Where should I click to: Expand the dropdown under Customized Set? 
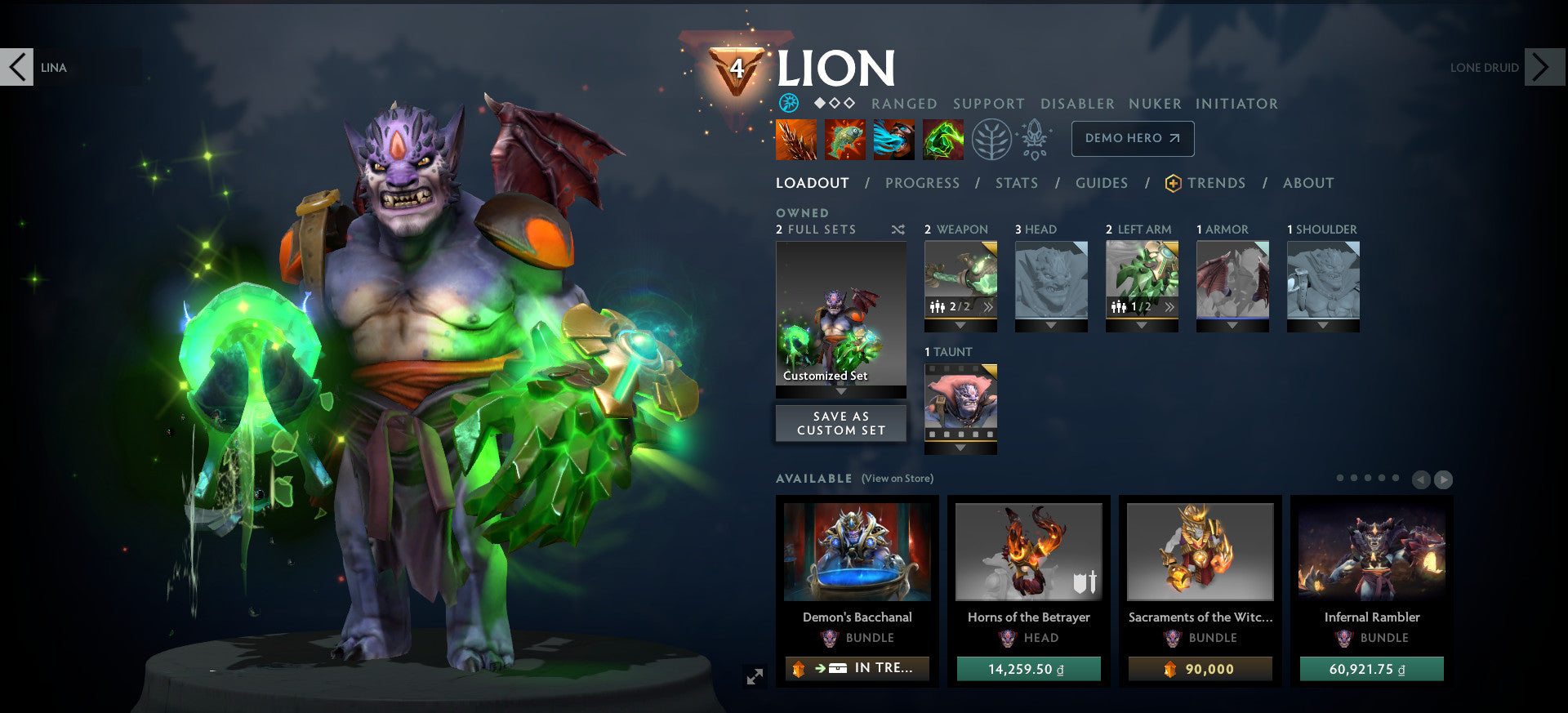pos(840,392)
